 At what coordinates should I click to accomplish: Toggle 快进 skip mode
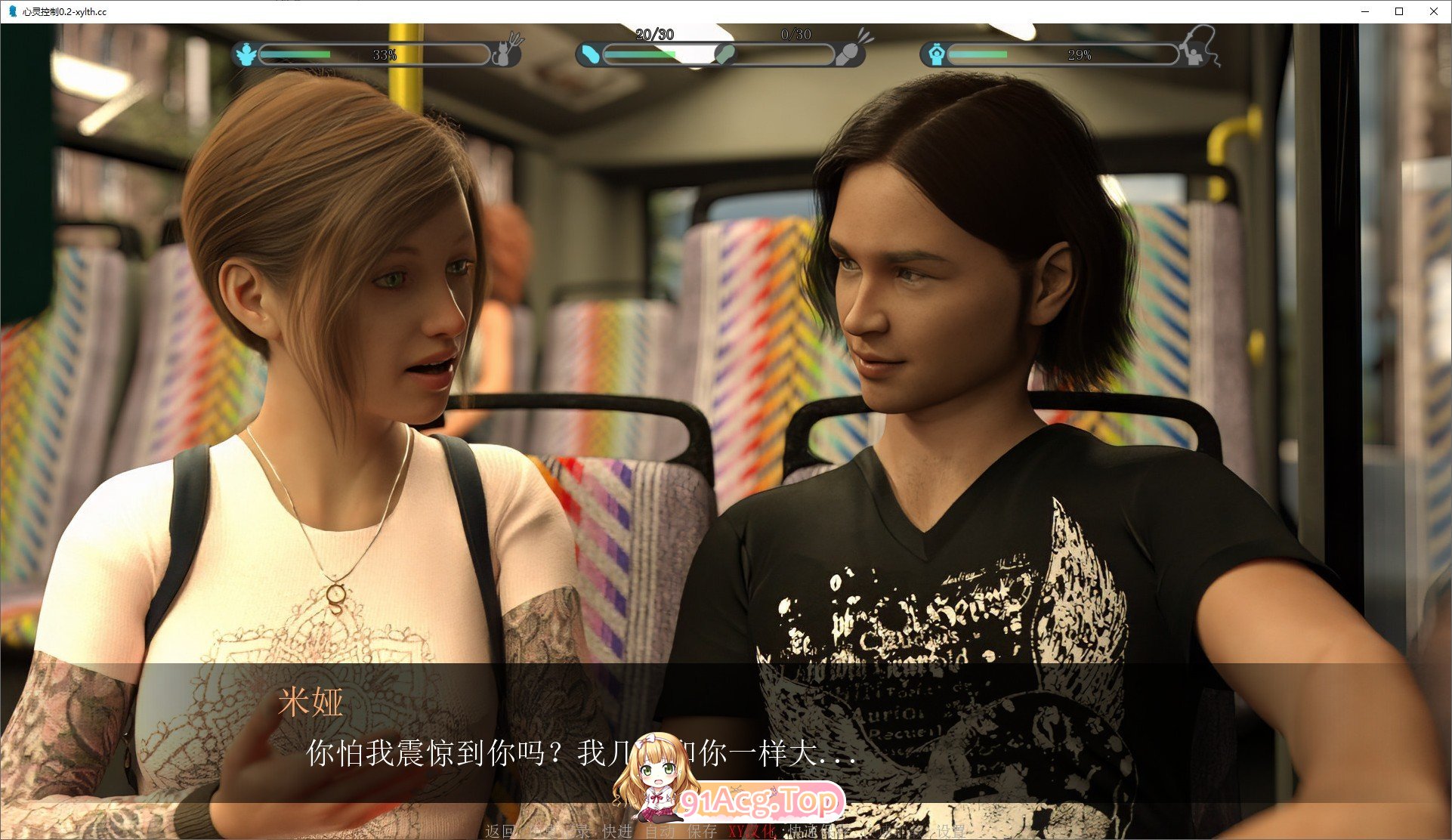click(x=616, y=832)
